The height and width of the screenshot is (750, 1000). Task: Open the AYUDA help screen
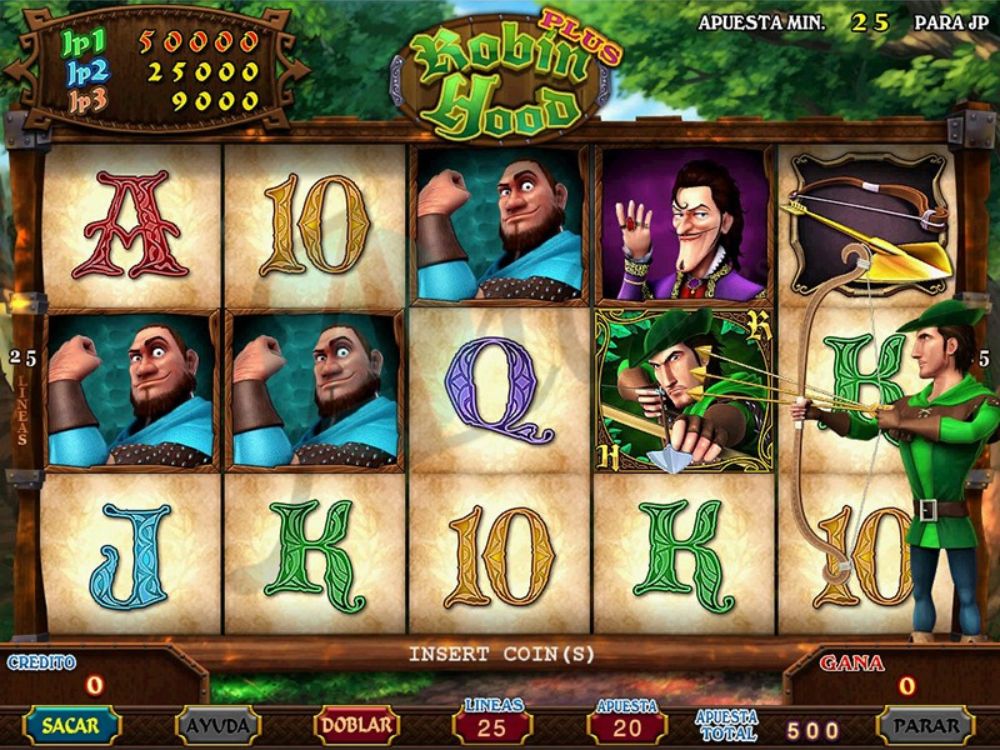tap(217, 725)
